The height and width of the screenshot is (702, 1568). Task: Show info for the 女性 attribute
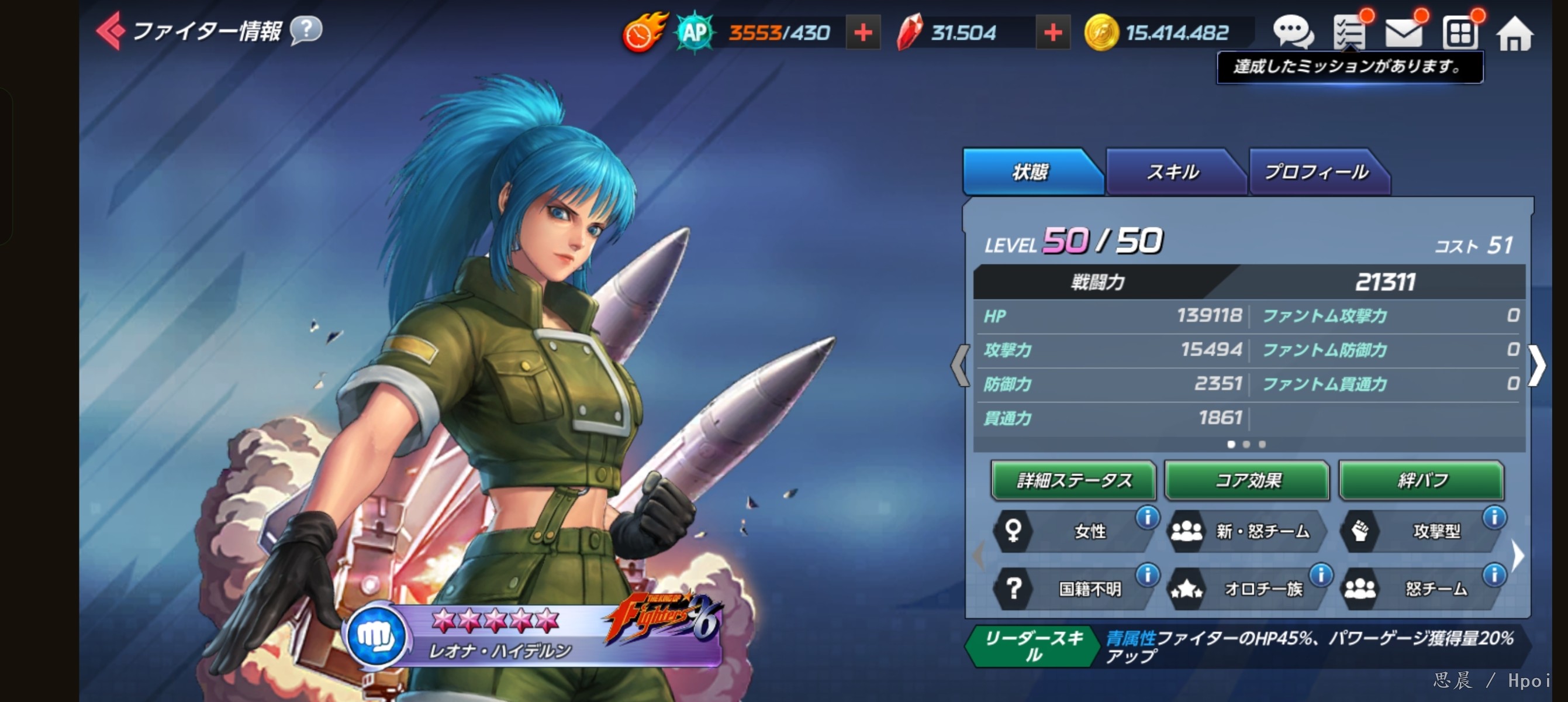tap(1148, 518)
